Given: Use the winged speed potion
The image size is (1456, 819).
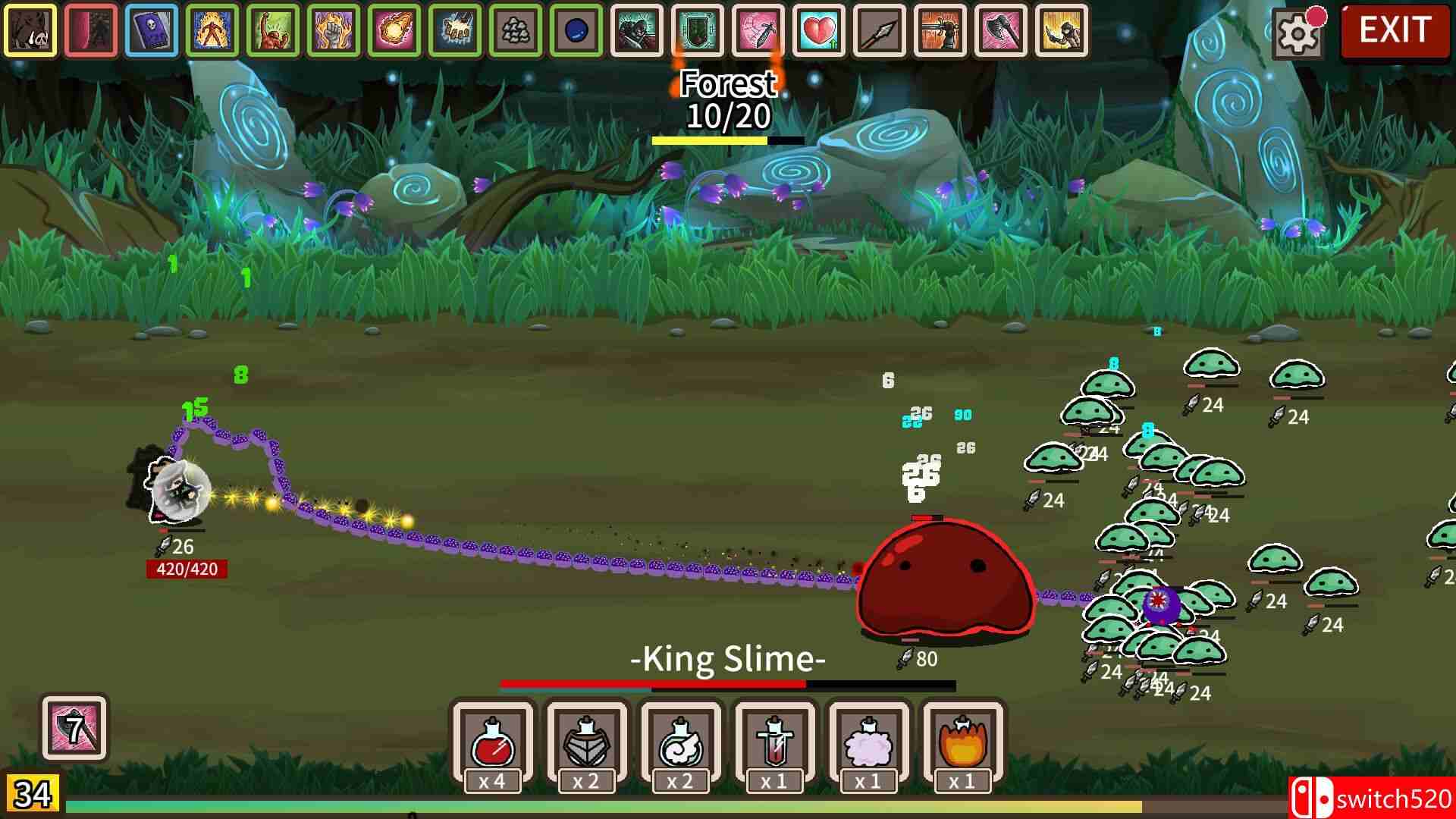Looking at the screenshot, I should click(680, 743).
